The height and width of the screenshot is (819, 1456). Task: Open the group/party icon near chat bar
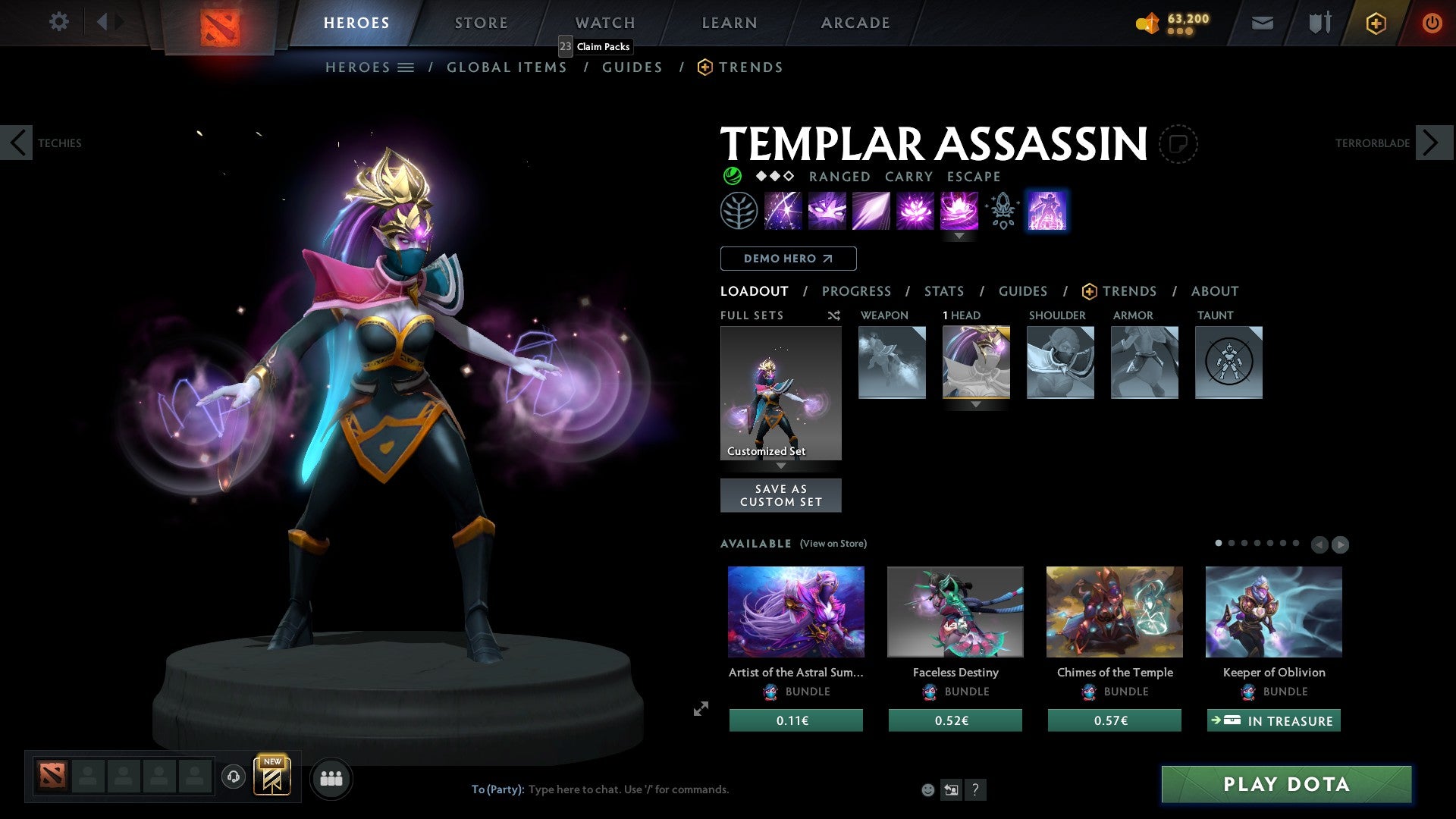click(331, 778)
